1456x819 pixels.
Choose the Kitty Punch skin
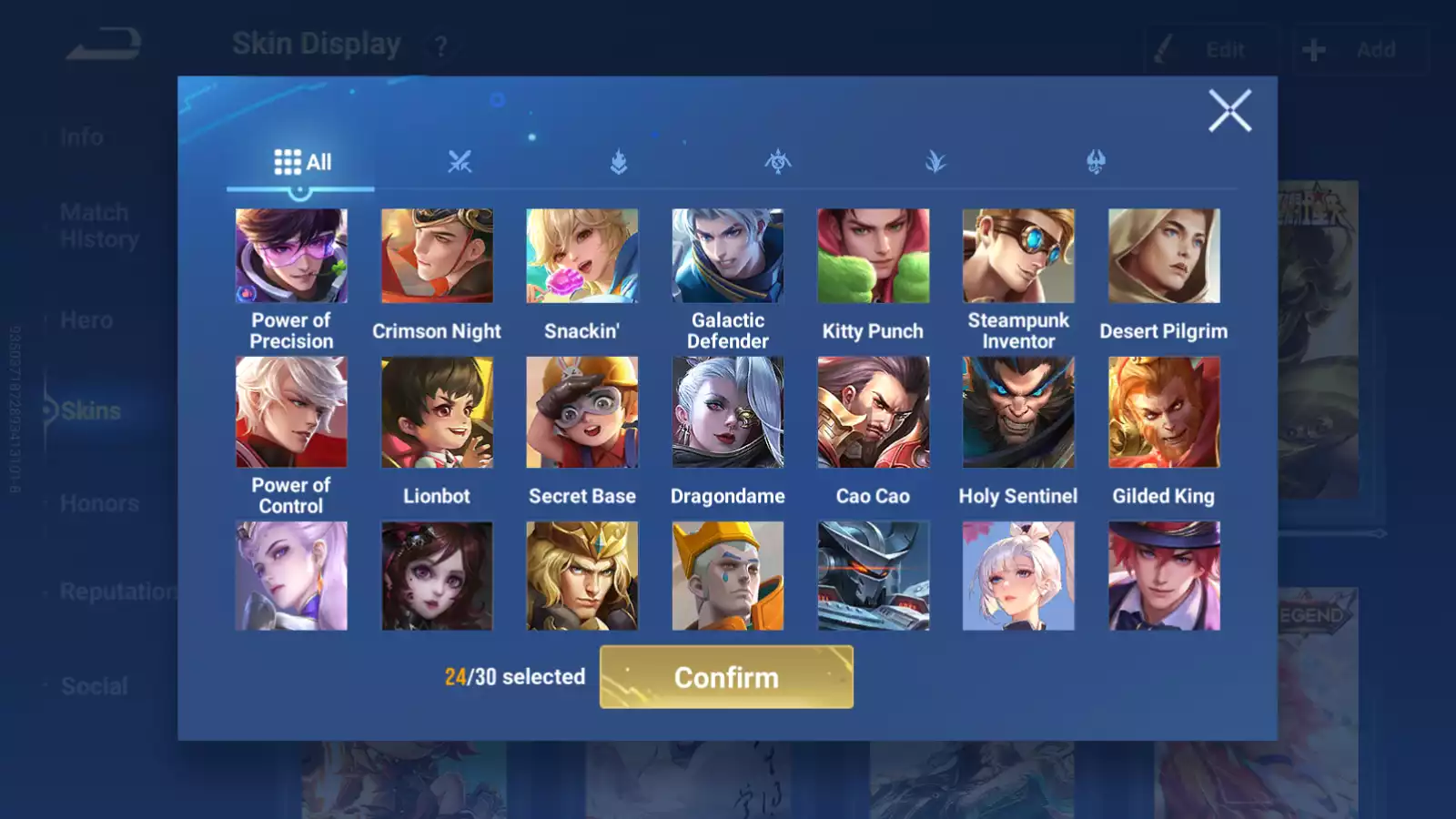point(873,256)
